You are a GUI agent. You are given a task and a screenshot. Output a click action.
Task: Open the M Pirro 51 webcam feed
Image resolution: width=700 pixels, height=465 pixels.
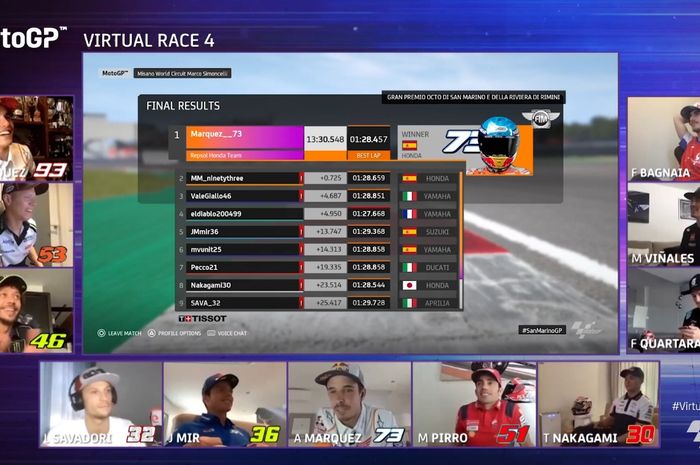[x=473, y=403]
